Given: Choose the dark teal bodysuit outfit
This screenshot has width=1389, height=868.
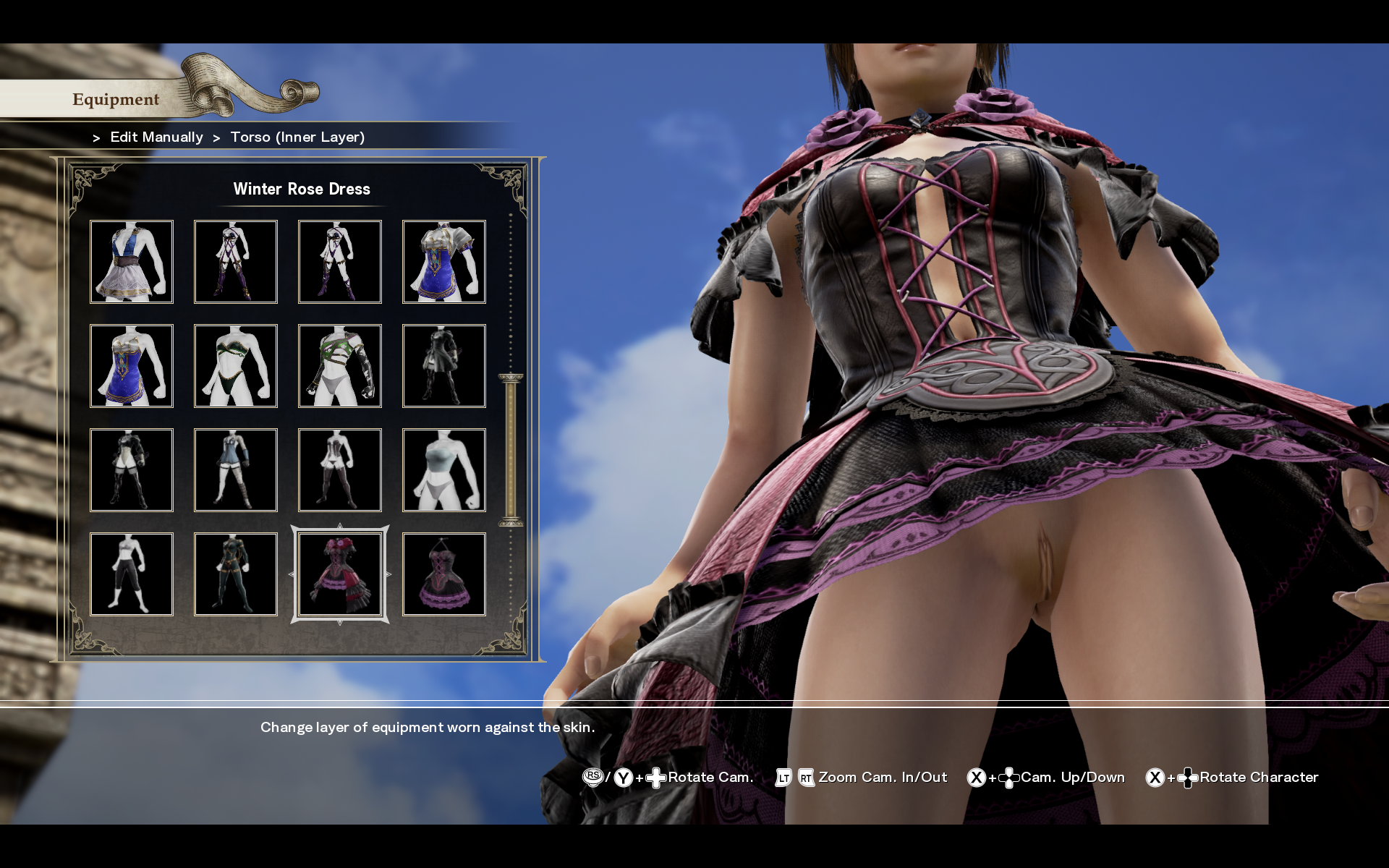Looking at the screenshot, I should click(x=236, y=574).
